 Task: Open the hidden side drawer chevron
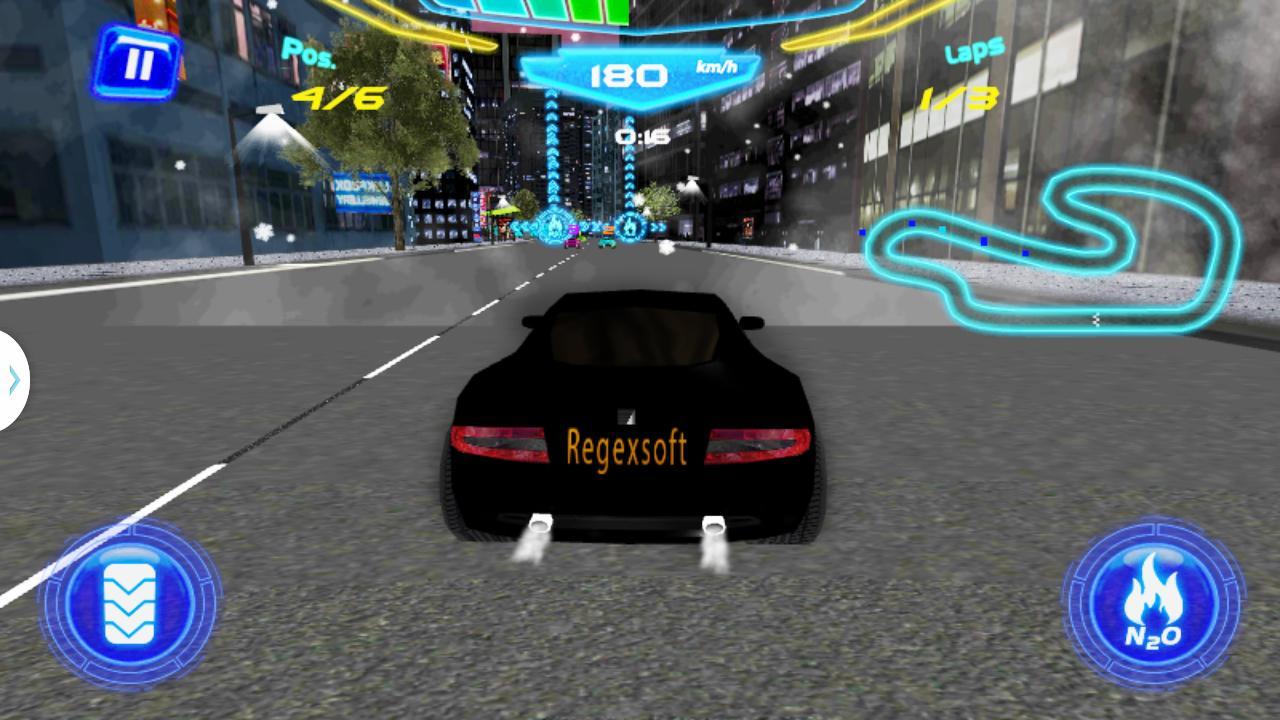(12, 380)
